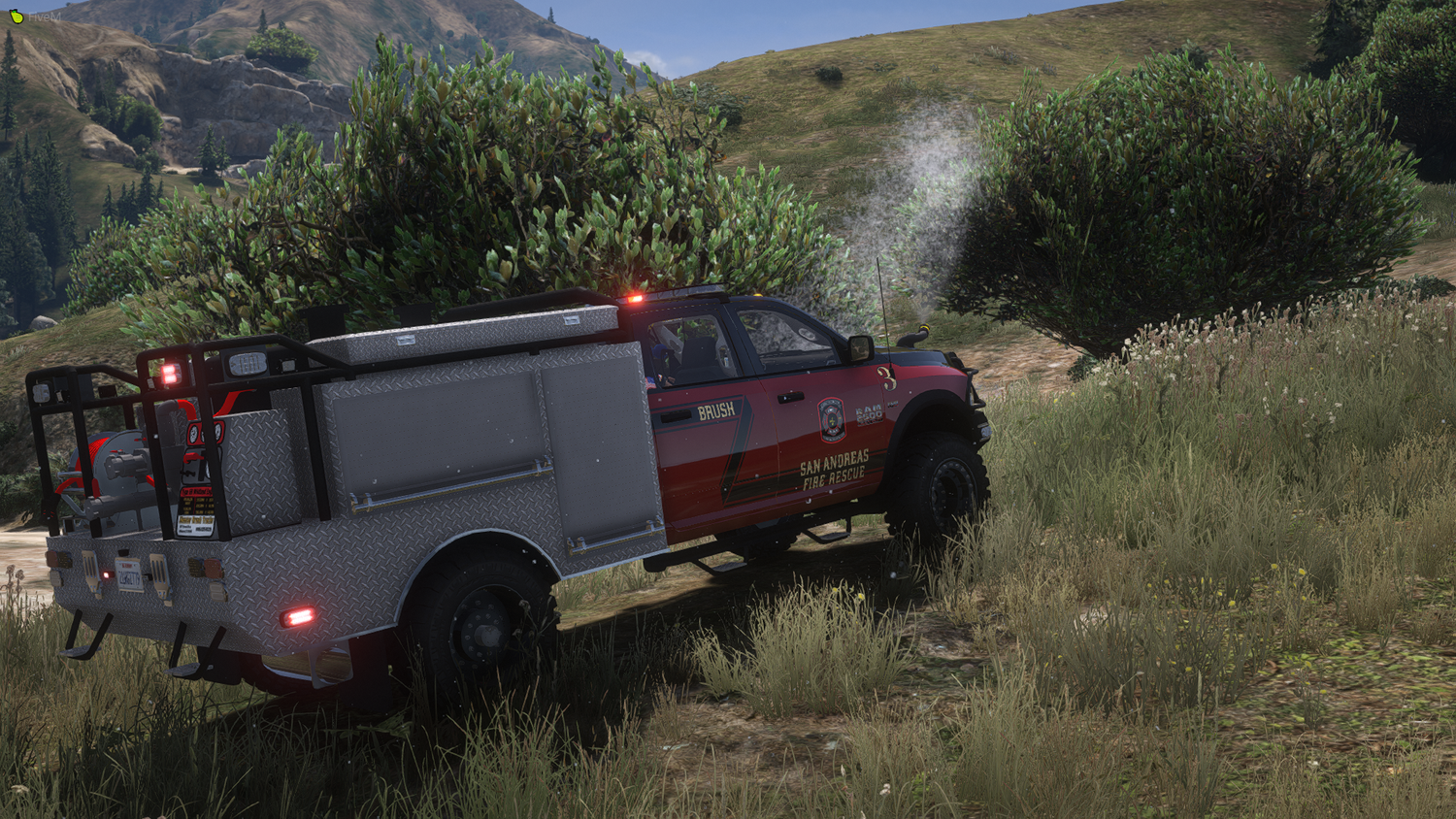Click the FiveM pear logo watermark

click(16, 16)
